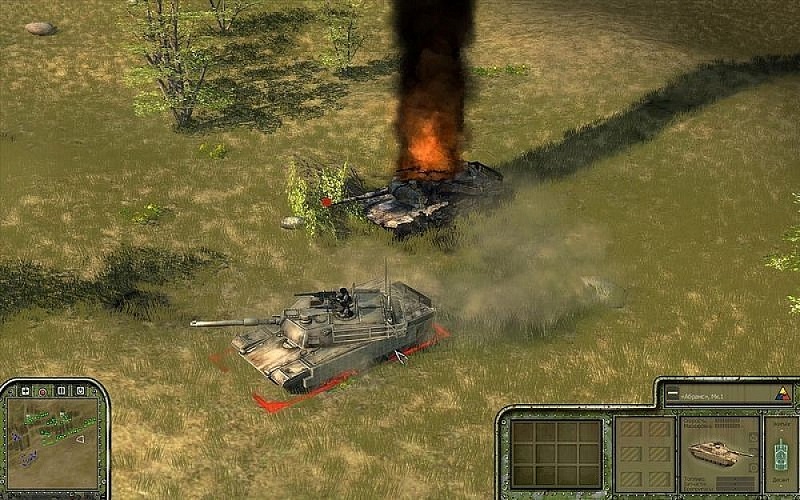
Task: Select the Abrams tank with red selection marker
Action: pyautogui.click(x=330, y=330)
